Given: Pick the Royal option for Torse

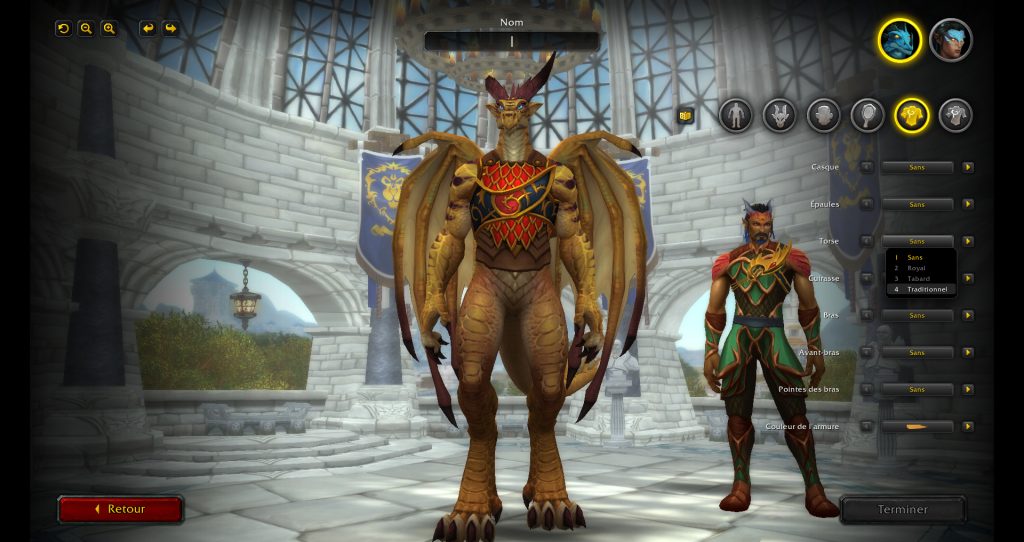Looking at the screenshot, I should (917, 268).
